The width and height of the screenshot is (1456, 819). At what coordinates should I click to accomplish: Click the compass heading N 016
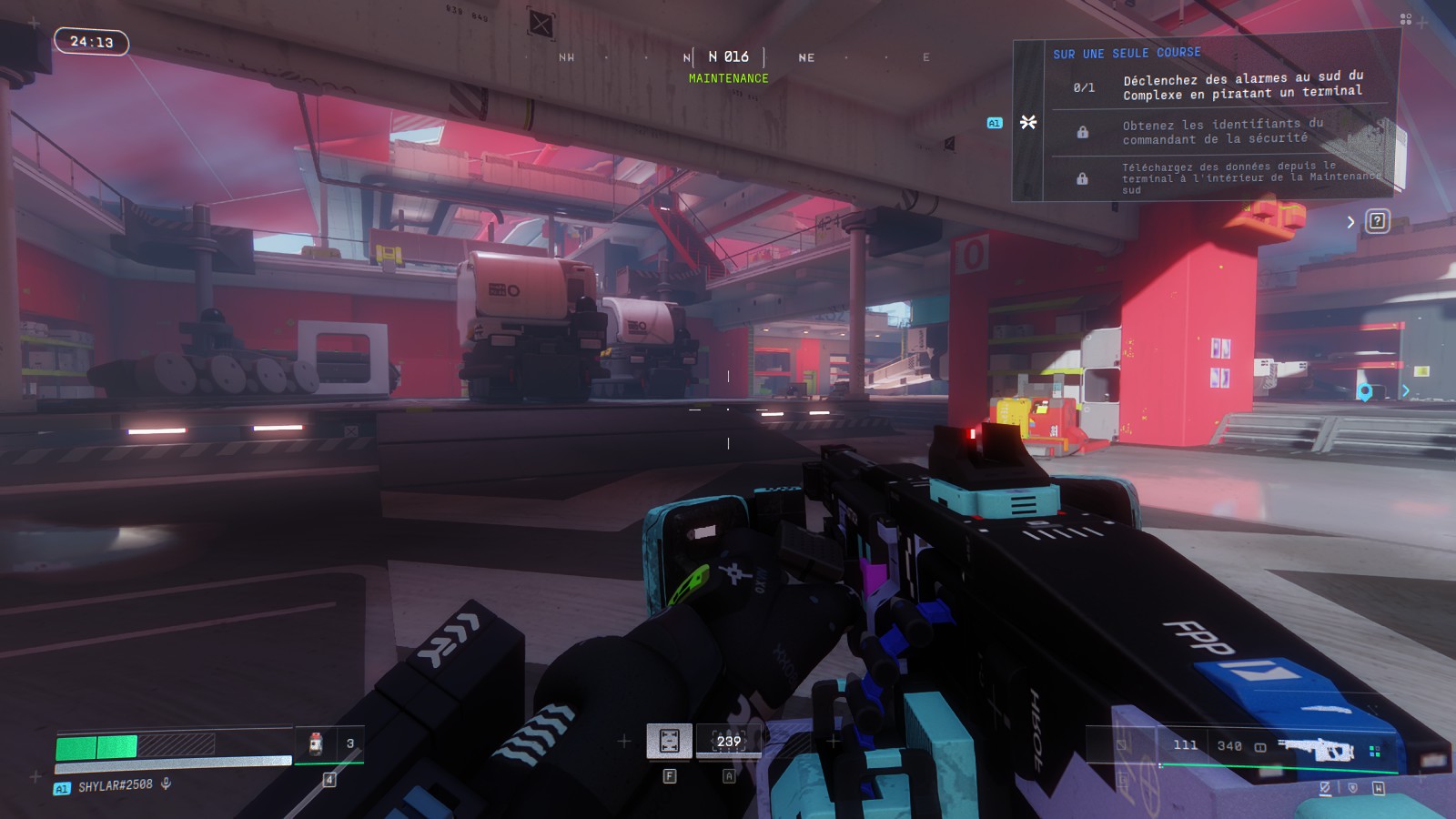tap(728, 56)
